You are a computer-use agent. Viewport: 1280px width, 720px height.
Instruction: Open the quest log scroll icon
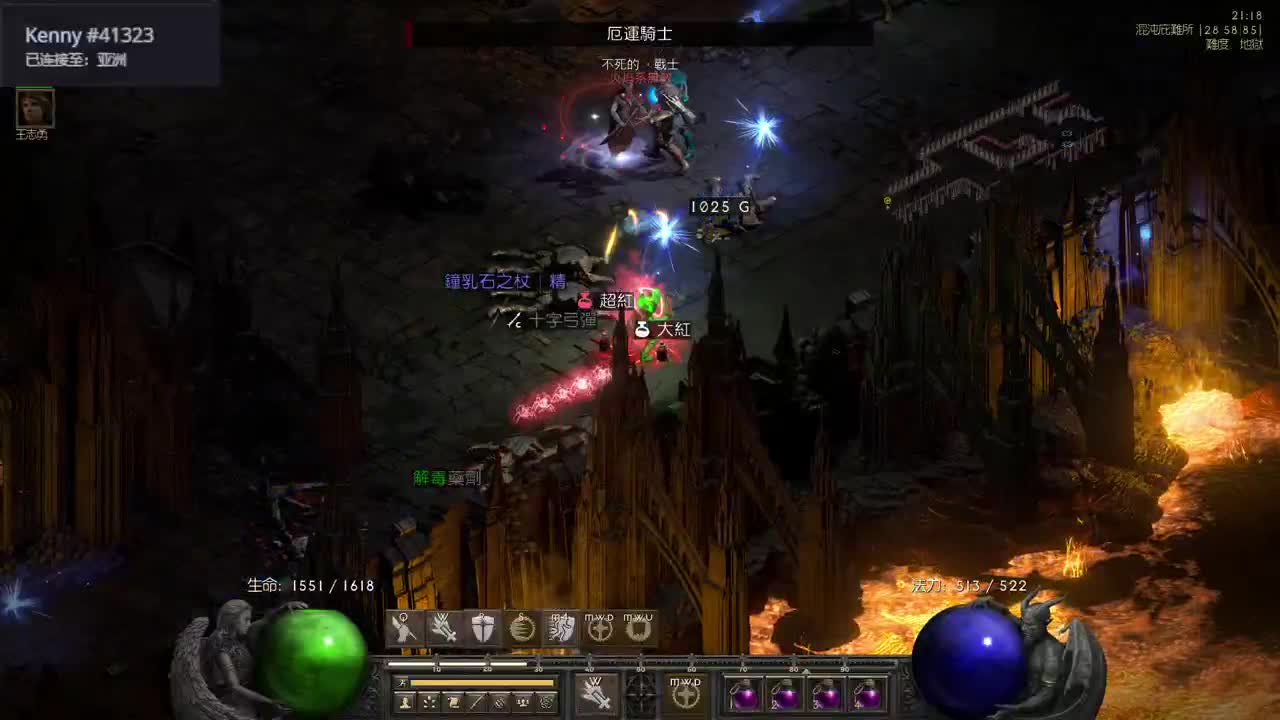[454, 702]
